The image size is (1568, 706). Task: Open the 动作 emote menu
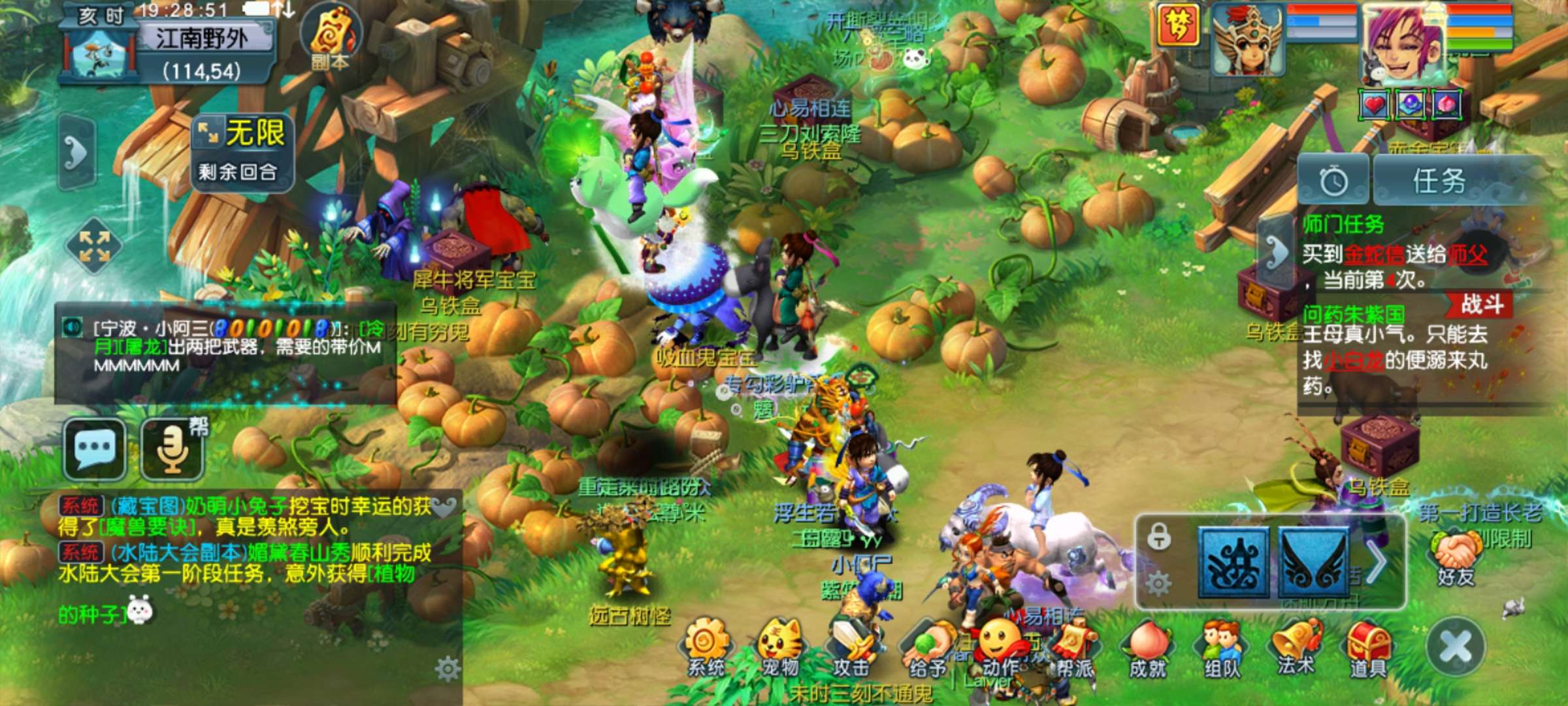[1001, 647]
